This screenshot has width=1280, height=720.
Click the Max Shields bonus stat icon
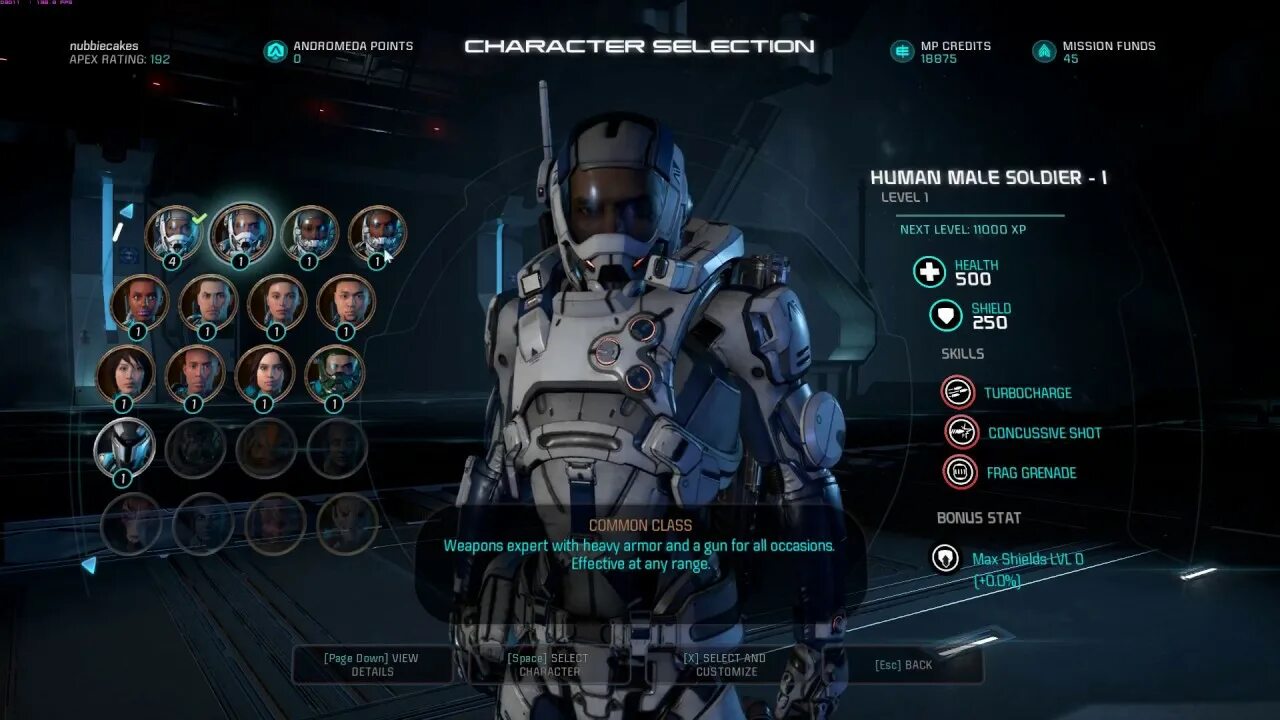click(945, 558)
